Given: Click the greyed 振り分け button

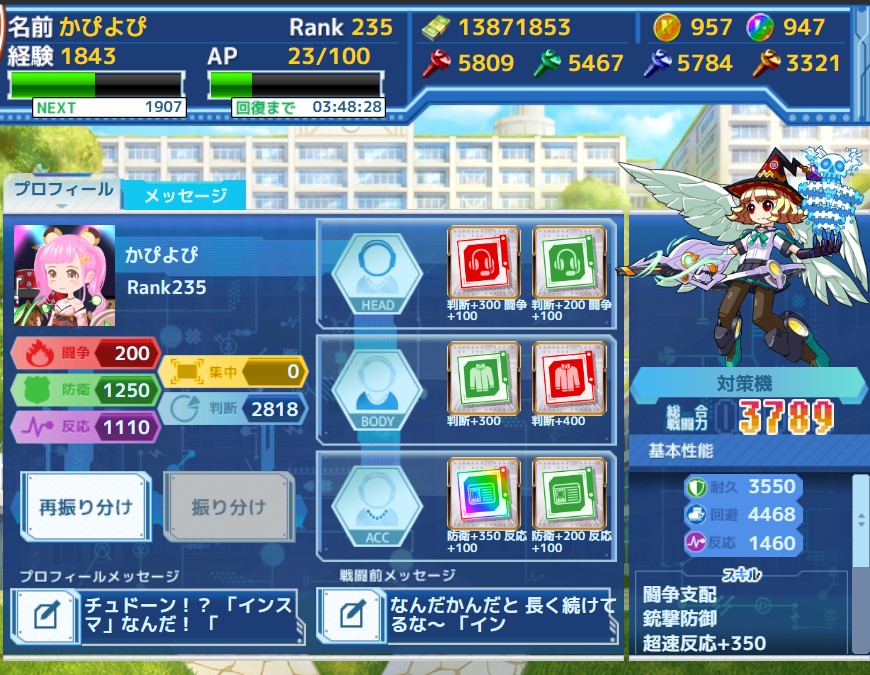Looking at the screenshot, I should [x=228, y=506].
